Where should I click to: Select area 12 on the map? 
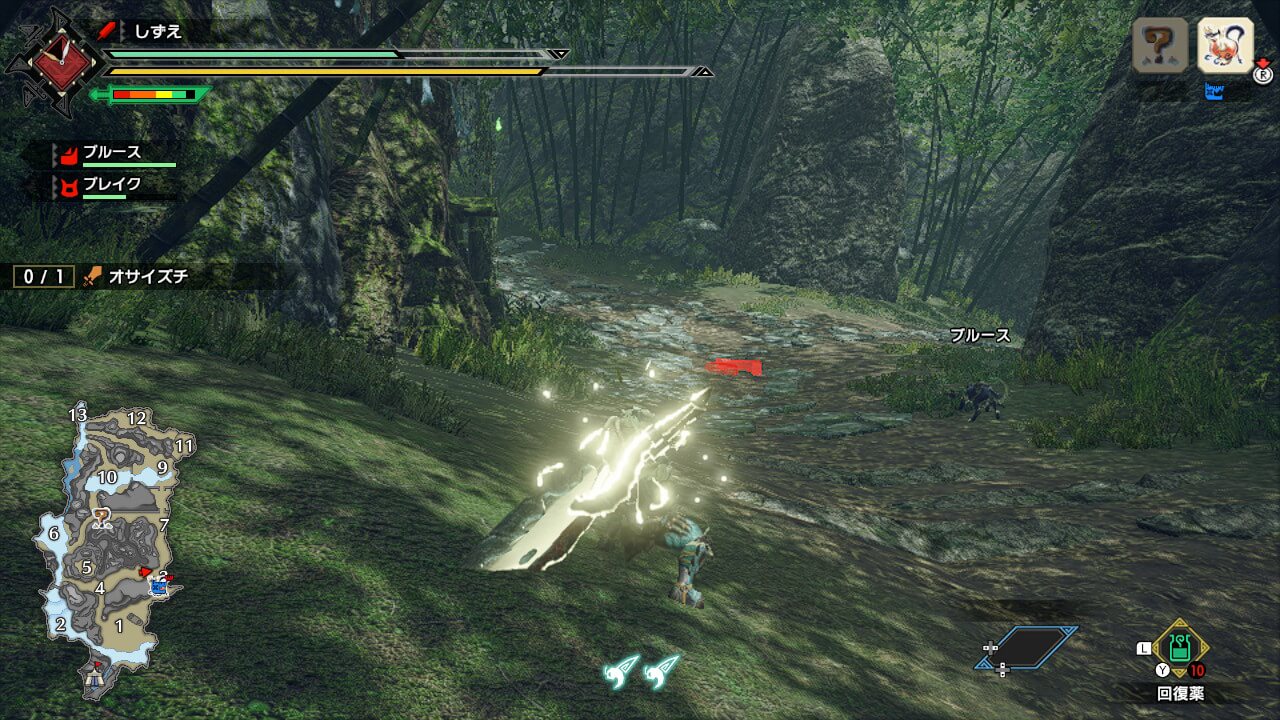click(x=137, y=418)
